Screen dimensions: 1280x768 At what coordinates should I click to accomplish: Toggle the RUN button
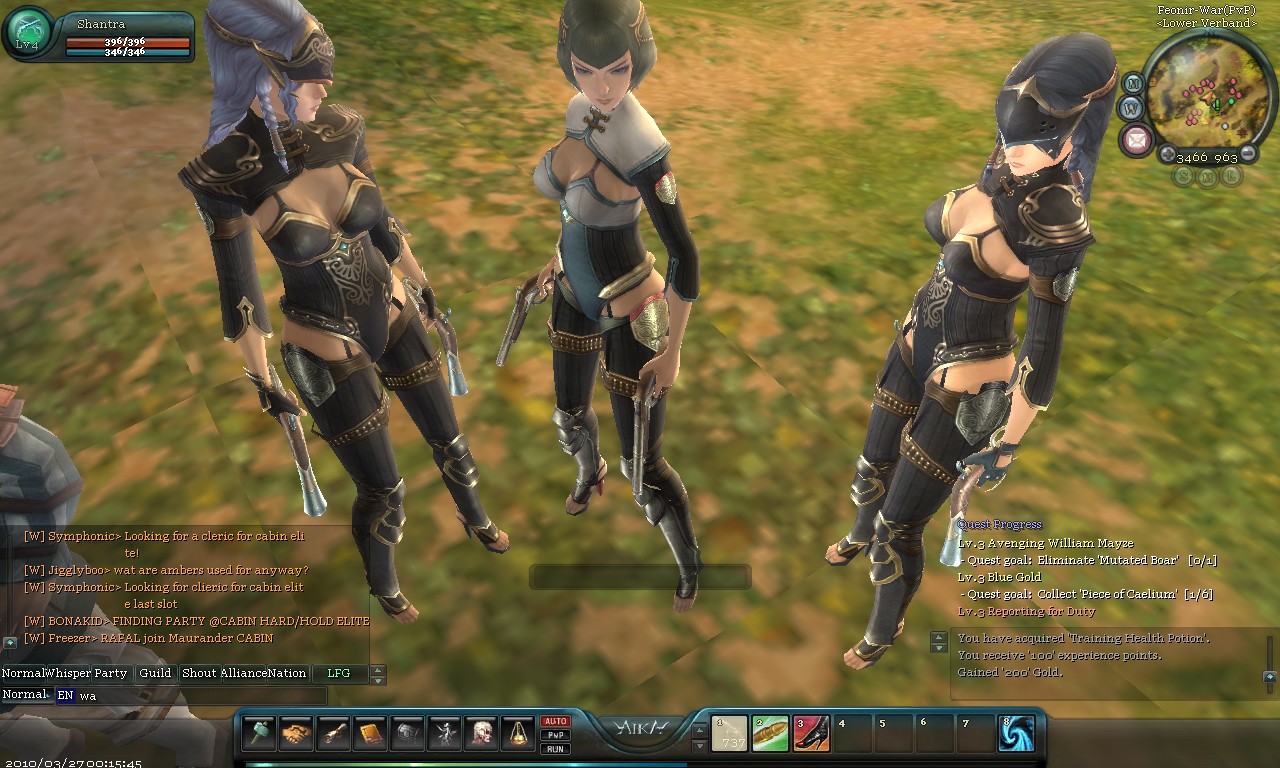coord(555,748)
